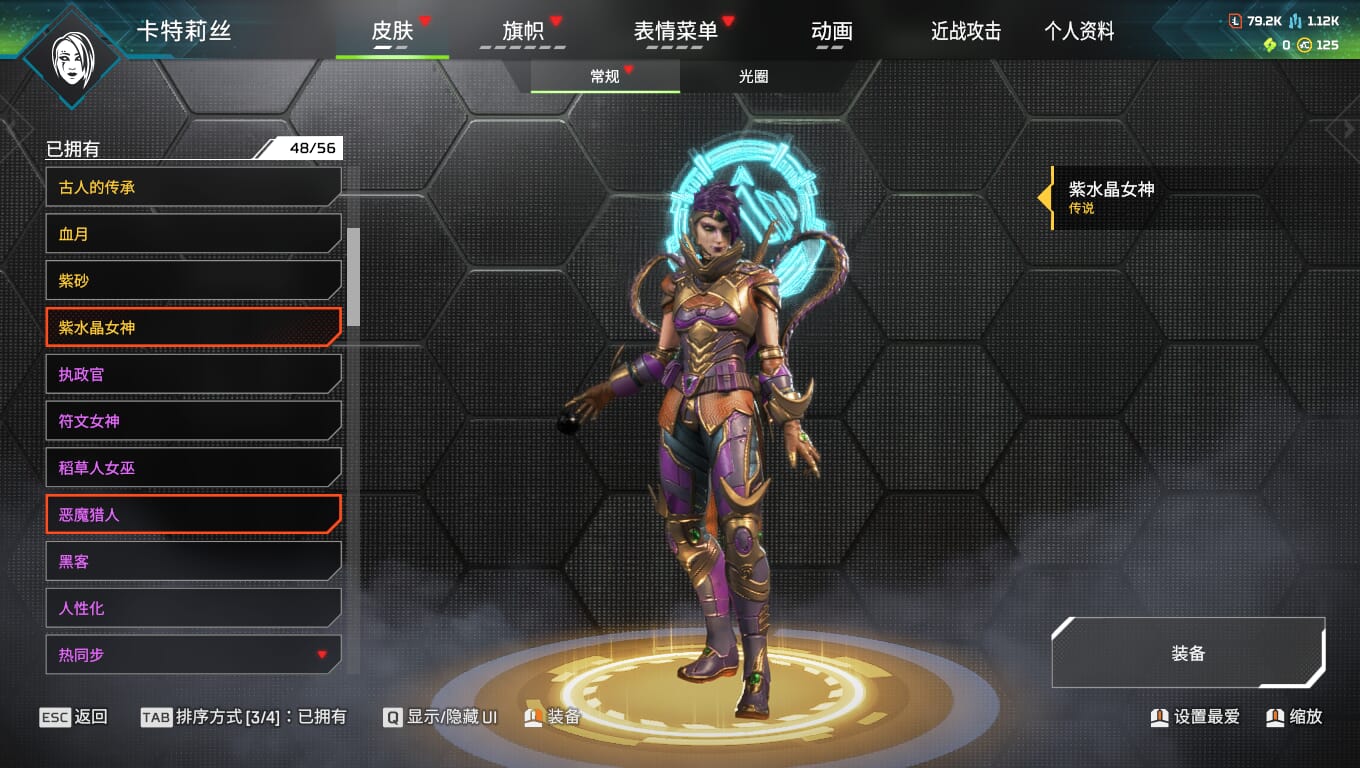Open the 旗帜 tab
The width and height of the screenshot is (1360, 768).
coord(523,31)
